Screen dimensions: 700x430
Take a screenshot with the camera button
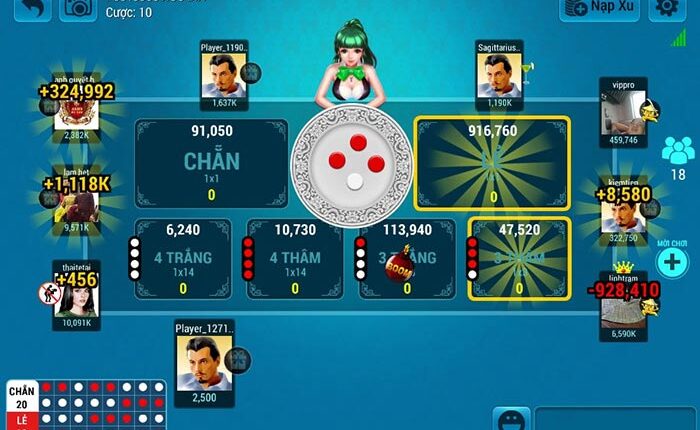click(x=78, y=8)
